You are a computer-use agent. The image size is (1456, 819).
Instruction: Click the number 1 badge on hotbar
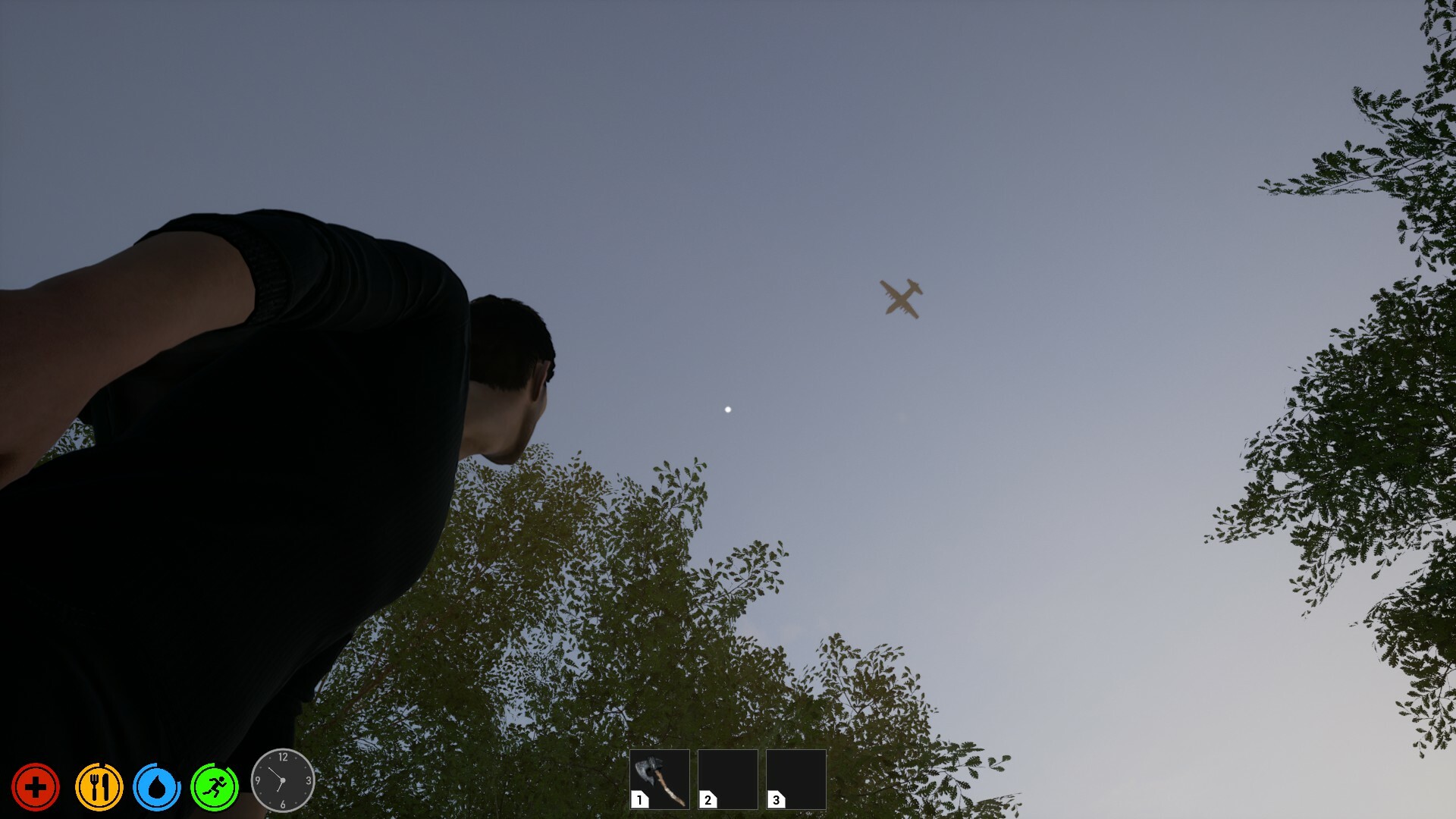point(639,799)
